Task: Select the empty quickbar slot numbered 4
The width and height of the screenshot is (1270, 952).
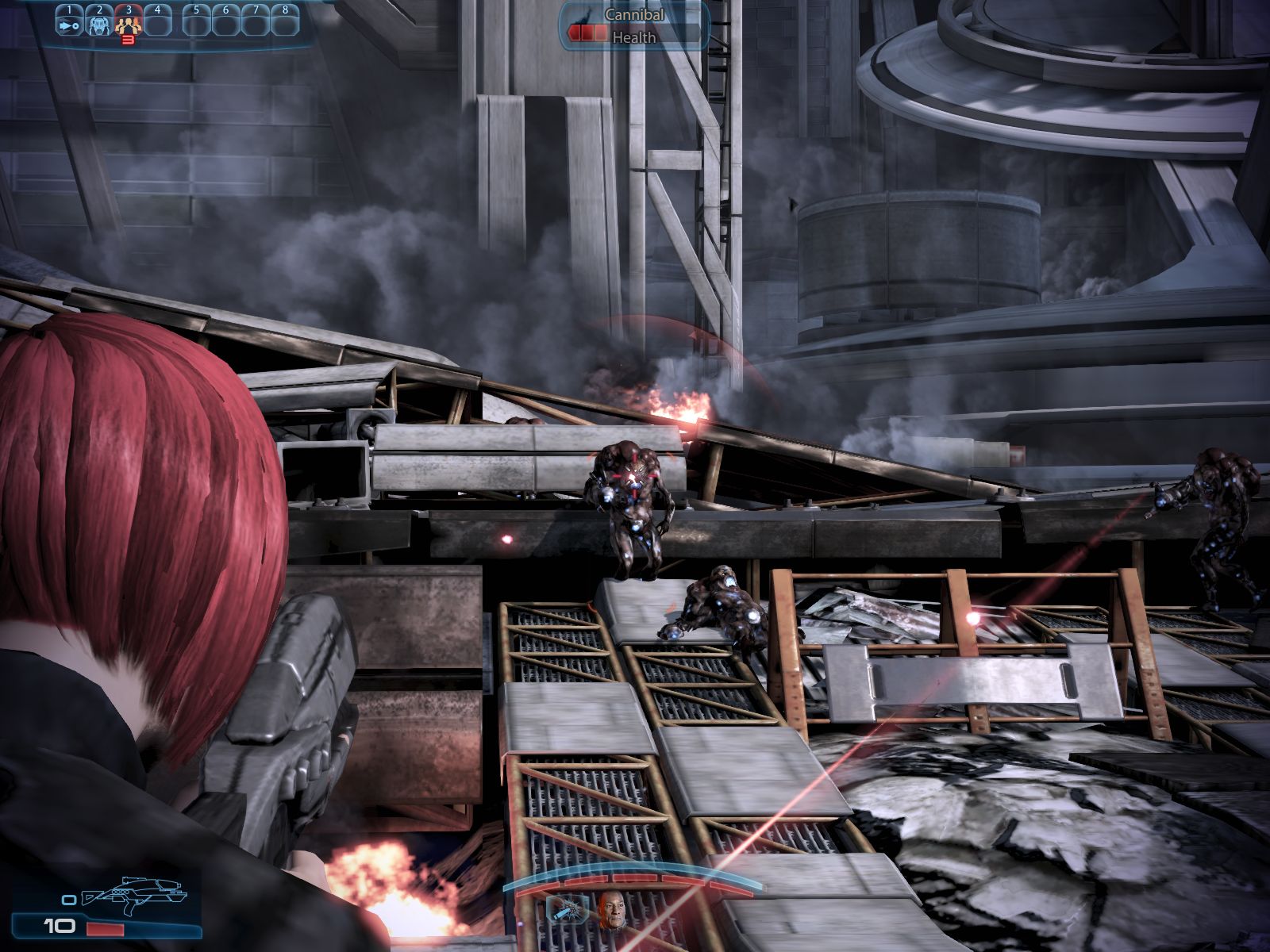Action: coord(158,25)
